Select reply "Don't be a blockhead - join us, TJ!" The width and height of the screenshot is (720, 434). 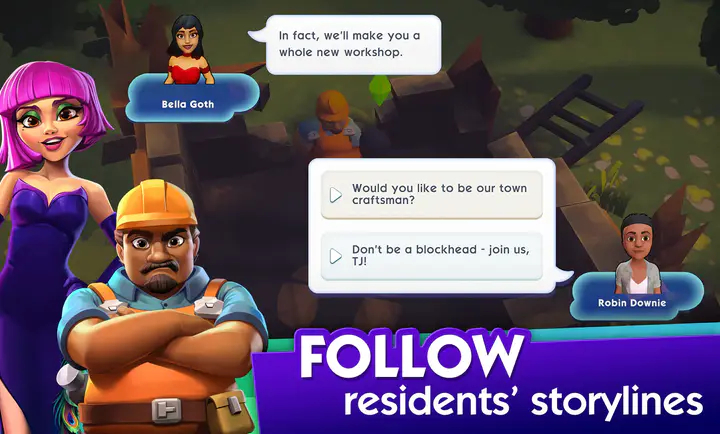tap(431, 256)
